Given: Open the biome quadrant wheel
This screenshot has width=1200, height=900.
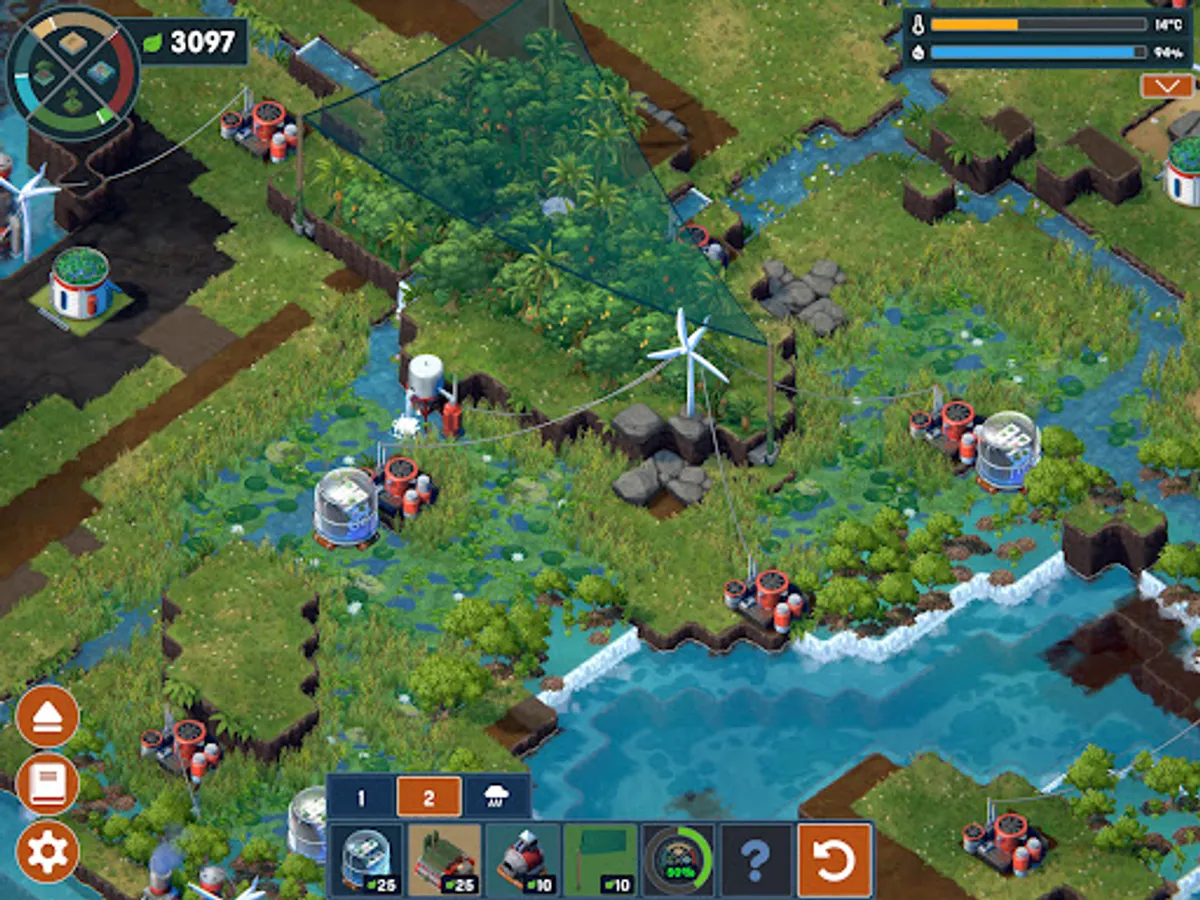Looking at the screenshot, I should (x=73, y=73).
